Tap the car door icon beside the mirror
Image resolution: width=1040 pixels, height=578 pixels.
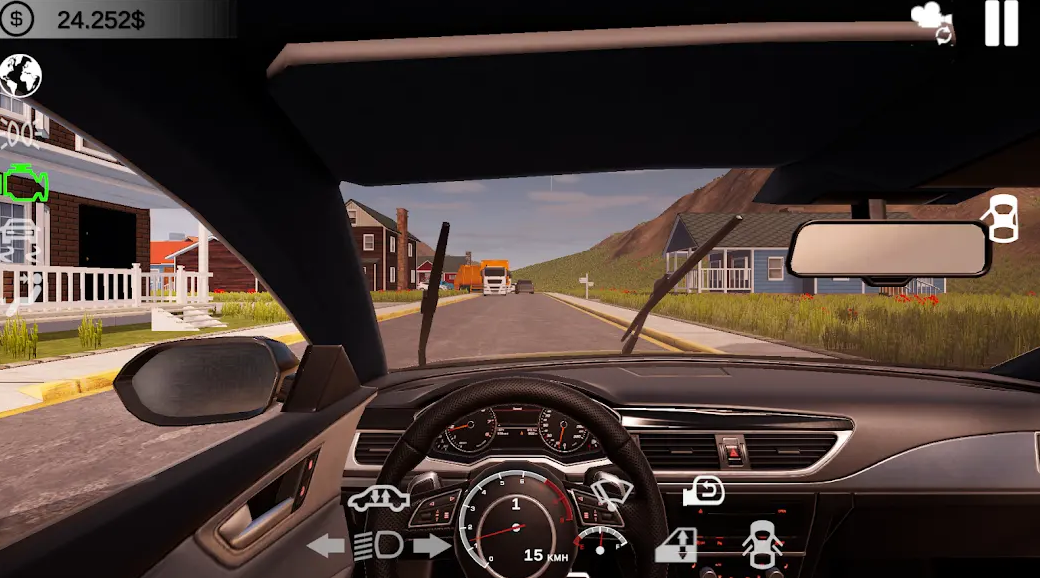(x=1002, y=218)
